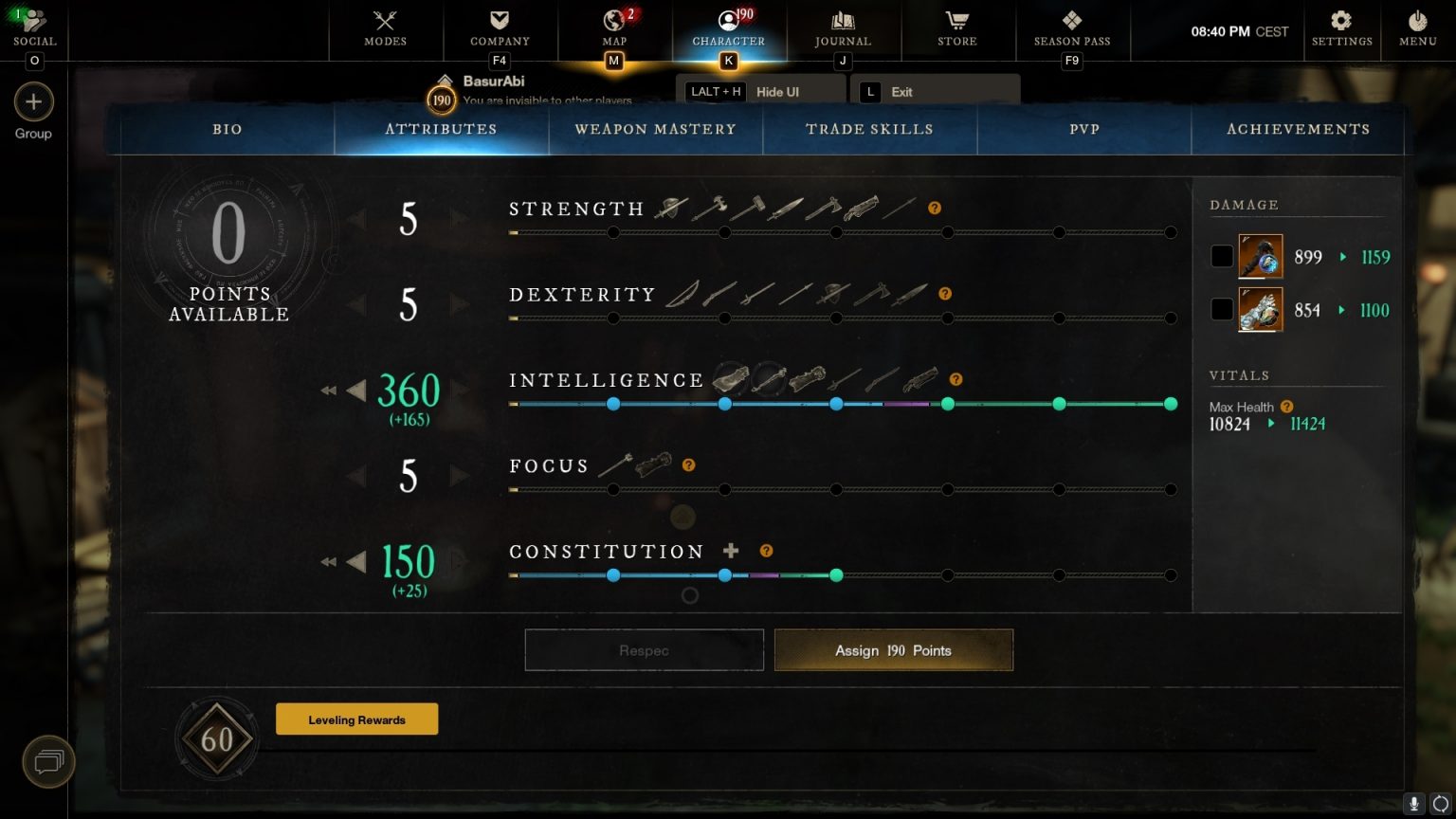
Task: Open the chat bubble icon
Action: pyautogui.click(x=47, y=761)
